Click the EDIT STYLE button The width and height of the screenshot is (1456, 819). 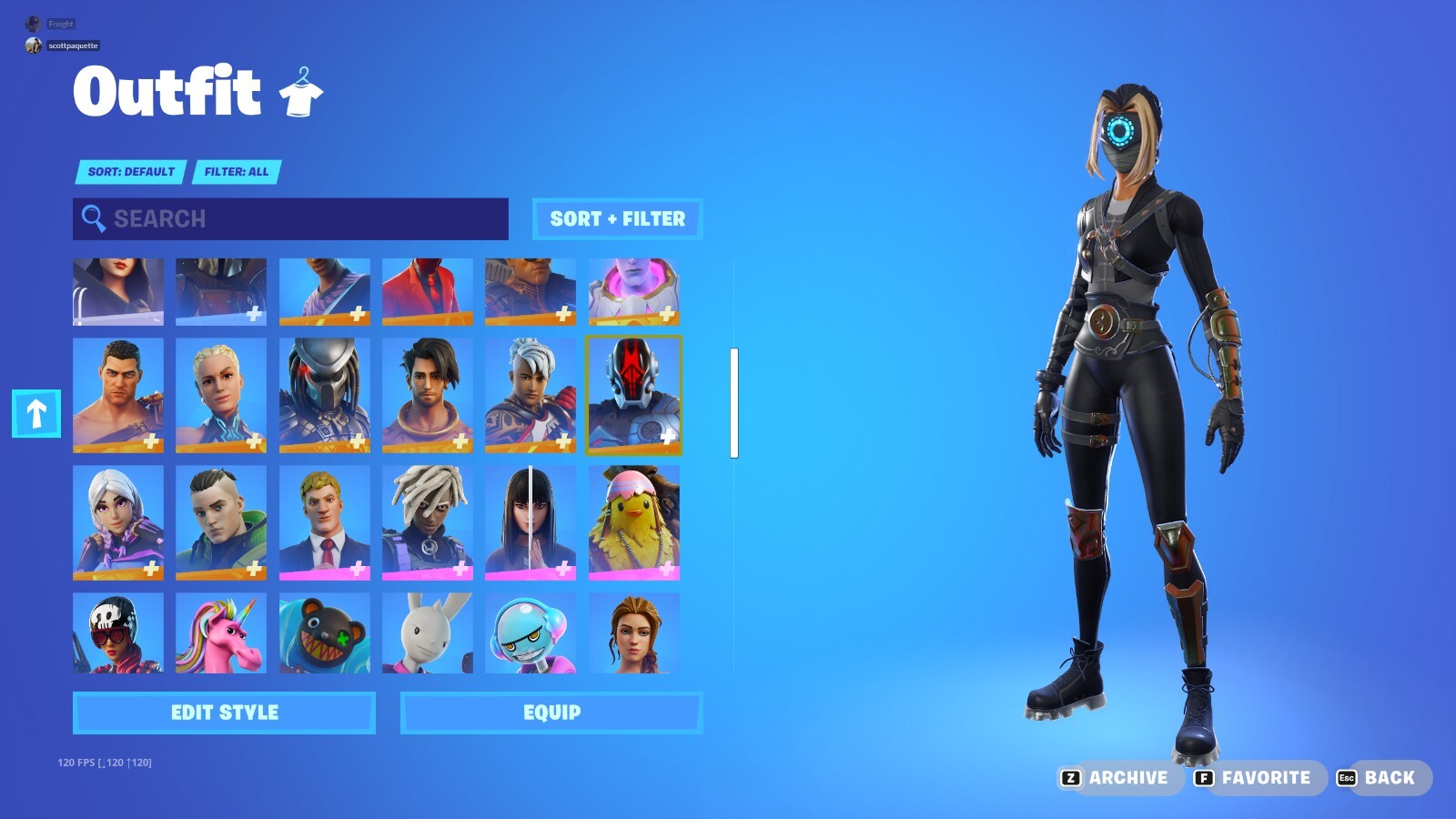pos(223,713)
